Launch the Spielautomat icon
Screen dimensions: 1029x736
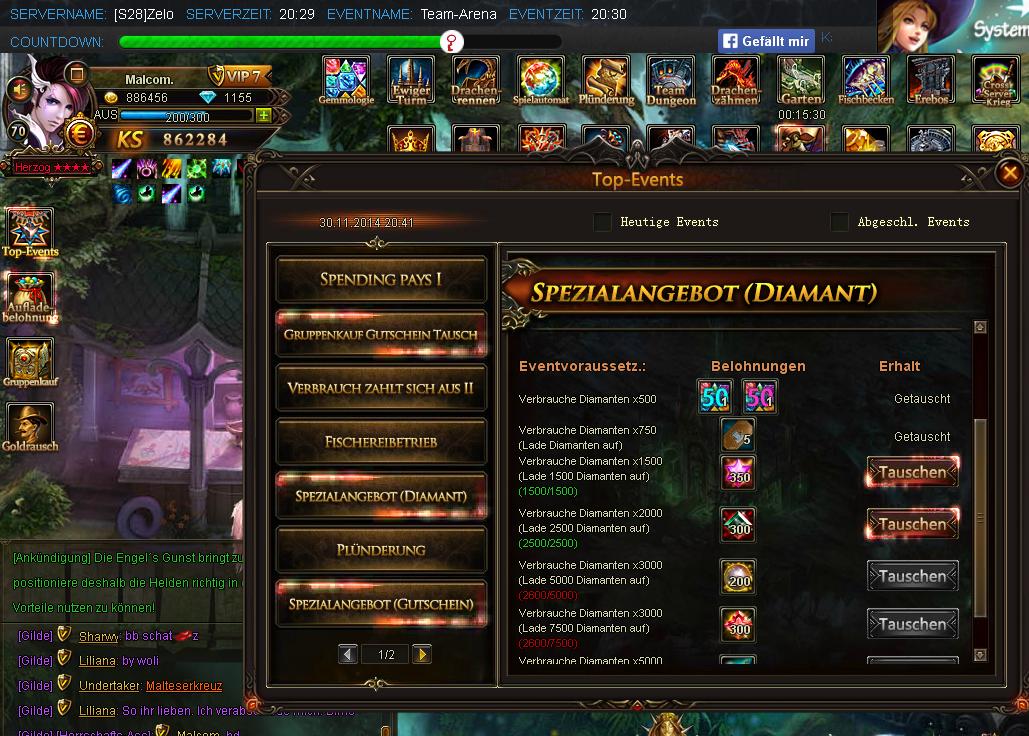click(541, 80)
